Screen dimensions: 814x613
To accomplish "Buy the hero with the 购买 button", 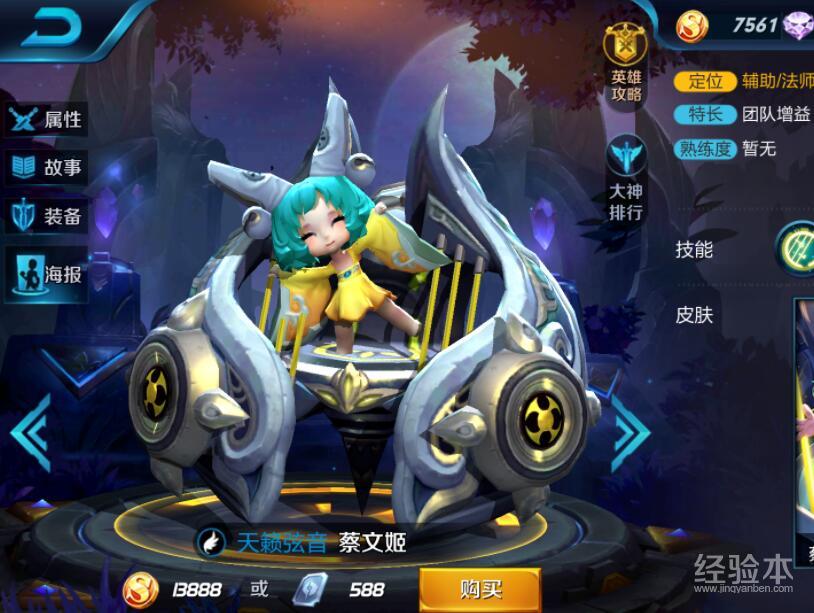I will [479, 588].
